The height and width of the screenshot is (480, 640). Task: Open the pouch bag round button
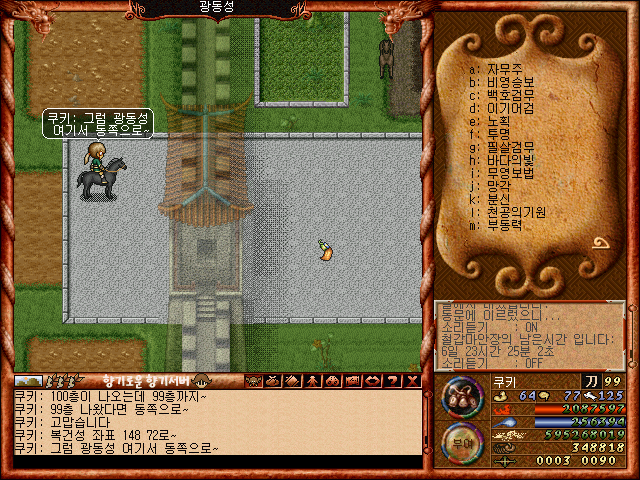click(461, 398)
